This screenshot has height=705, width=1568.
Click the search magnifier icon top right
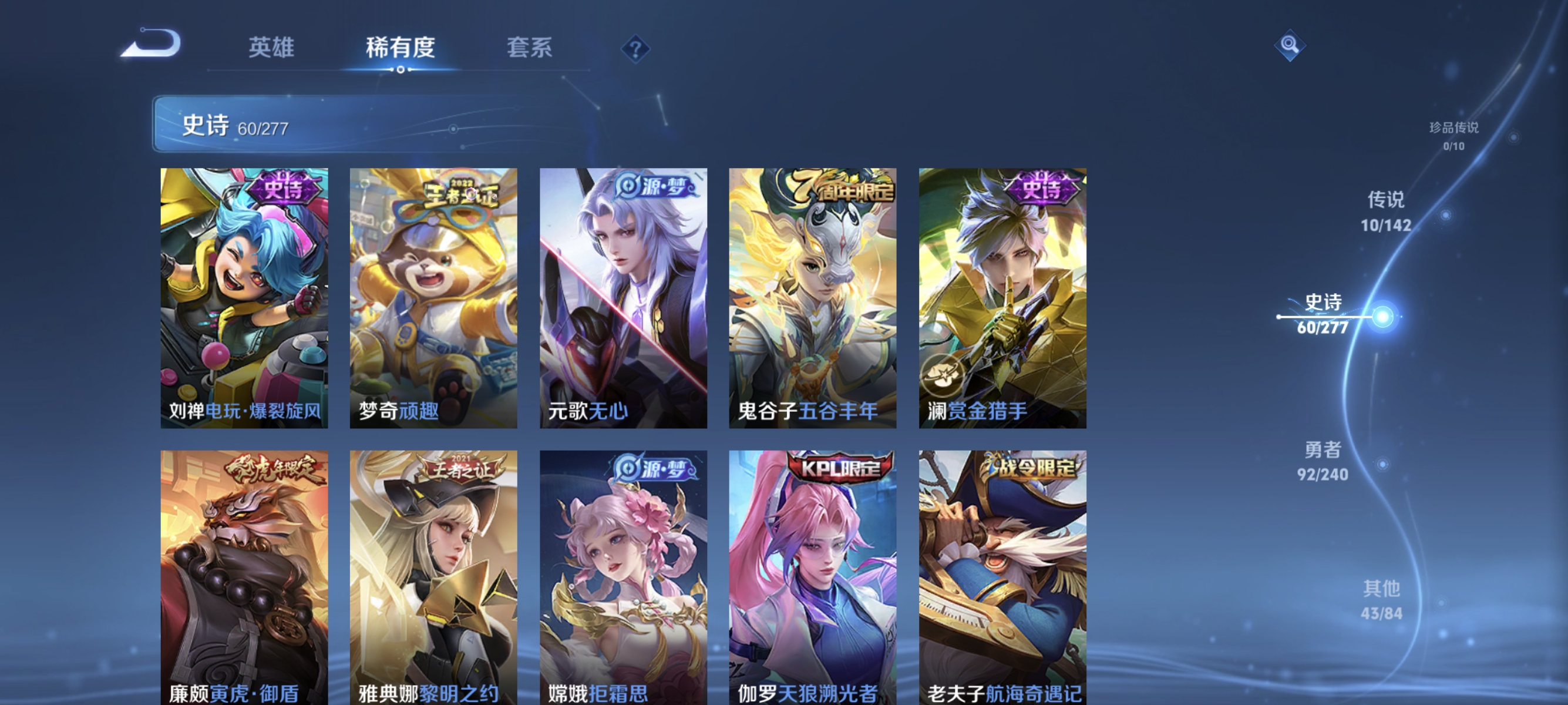pos(1290,45)
